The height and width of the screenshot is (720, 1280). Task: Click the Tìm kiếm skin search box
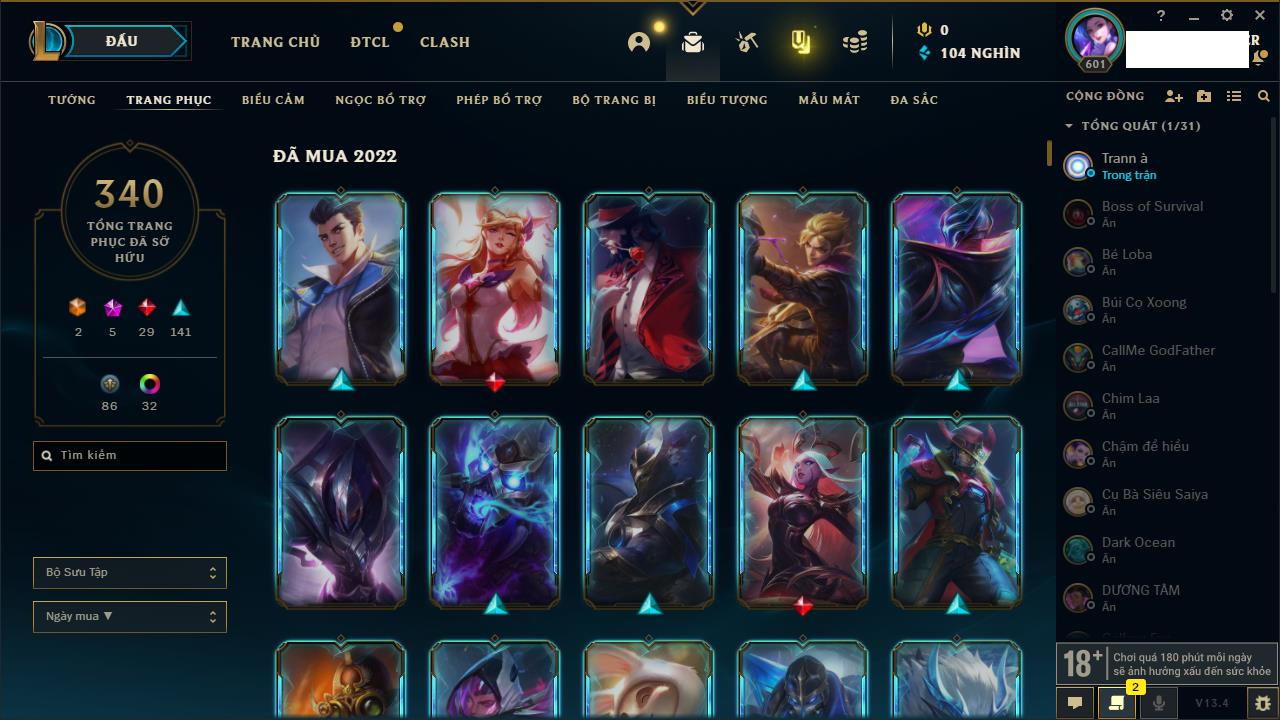click(130, 456)
